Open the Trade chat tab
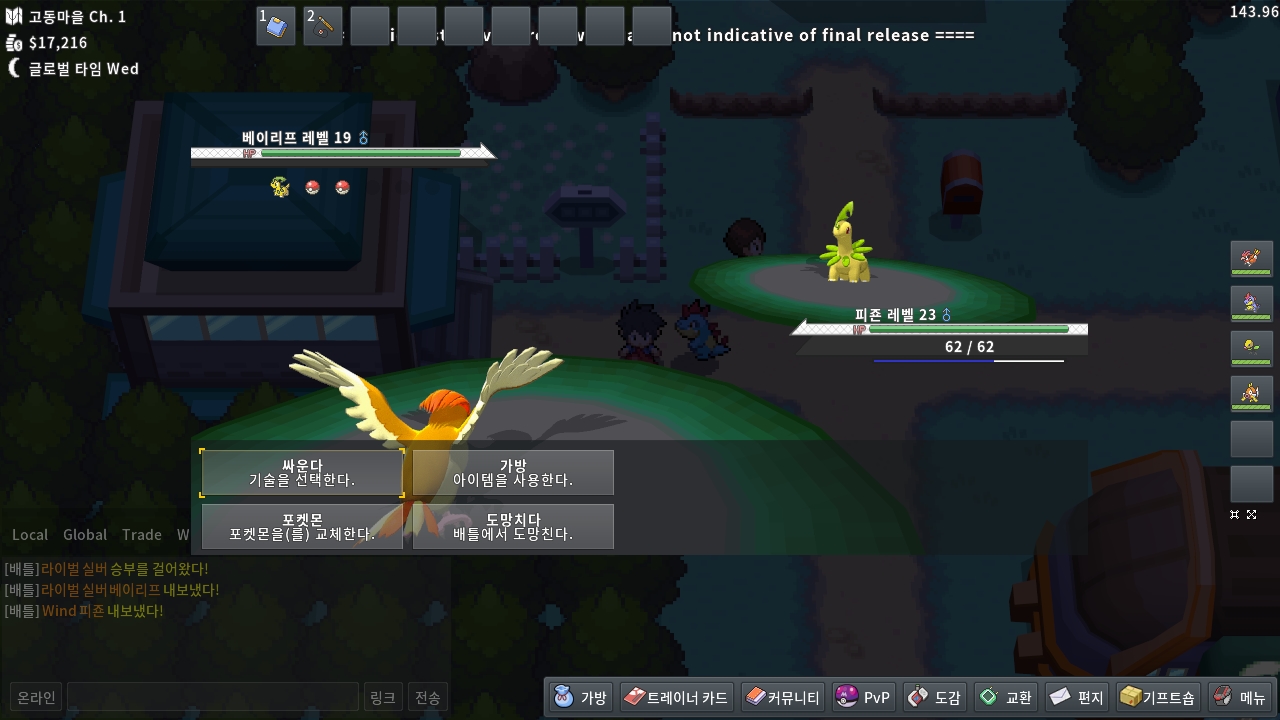This screenshot has height=720, width=1280. point(141,535)
